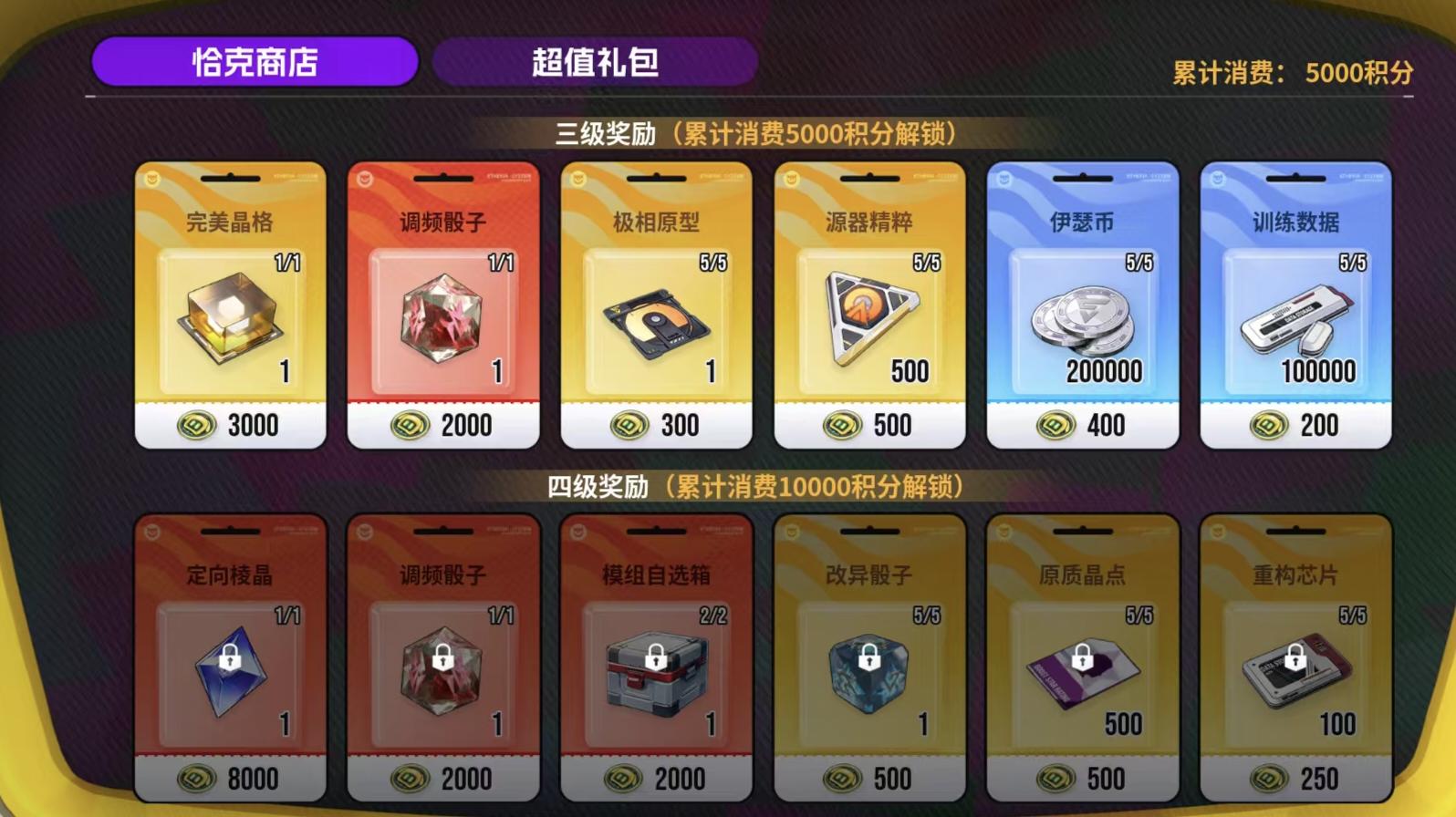This screenshot has height=817, width=1456.
Task: Purchase 训练数据 for 200 coins
Action: click(x=1294, y=425)
